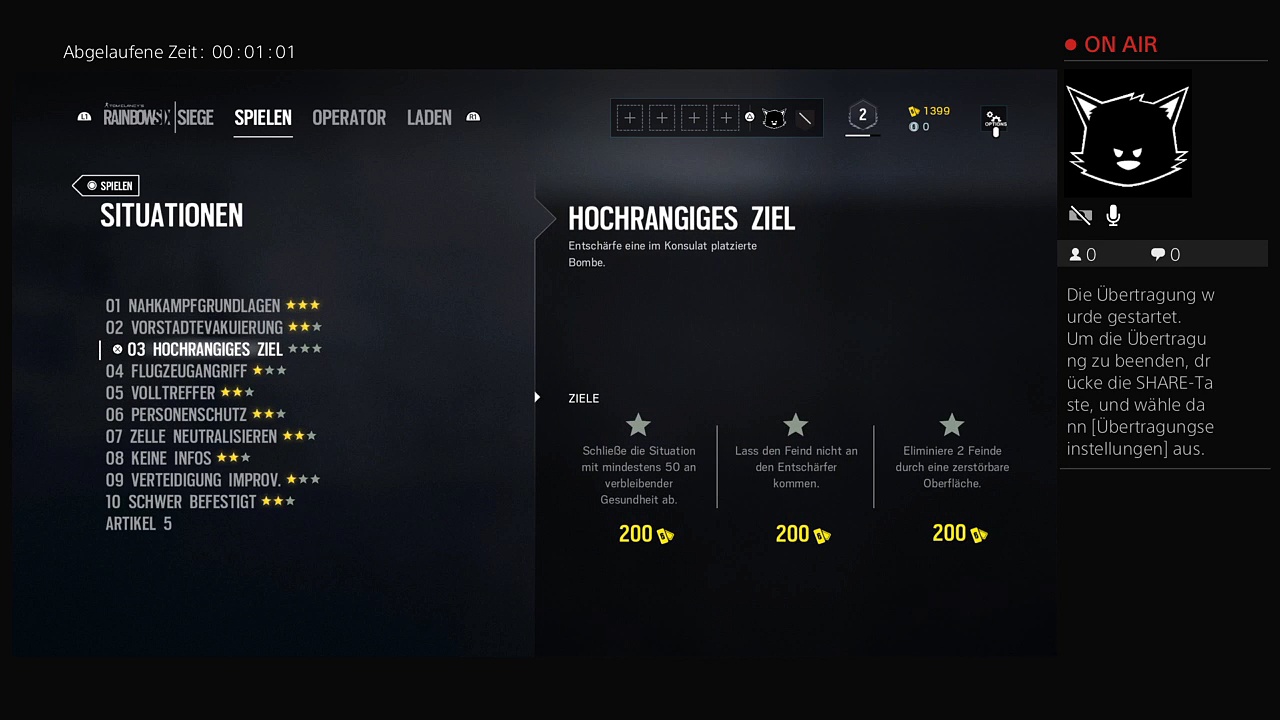The width and height of the screenshot is (1280, 720).
Task: Select situation 01 Nahkampfgrundlagen
Action: tap(194, 306)
